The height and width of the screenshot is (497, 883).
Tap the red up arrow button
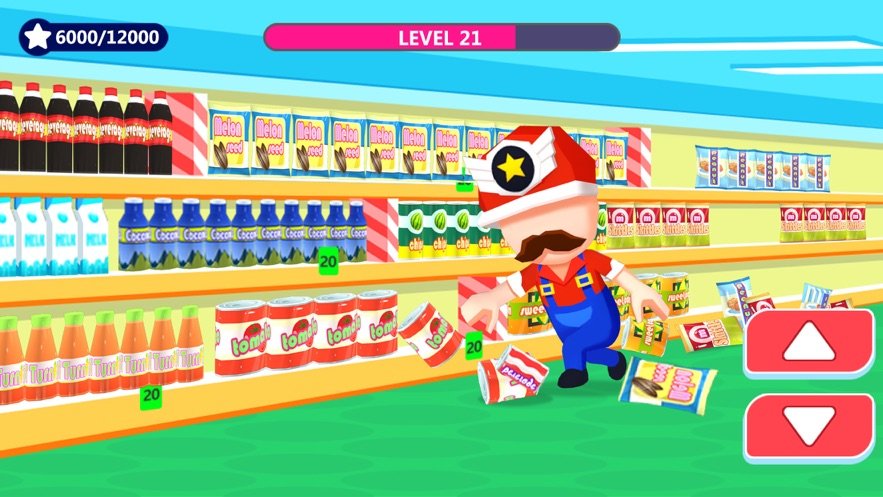point(808,343)
